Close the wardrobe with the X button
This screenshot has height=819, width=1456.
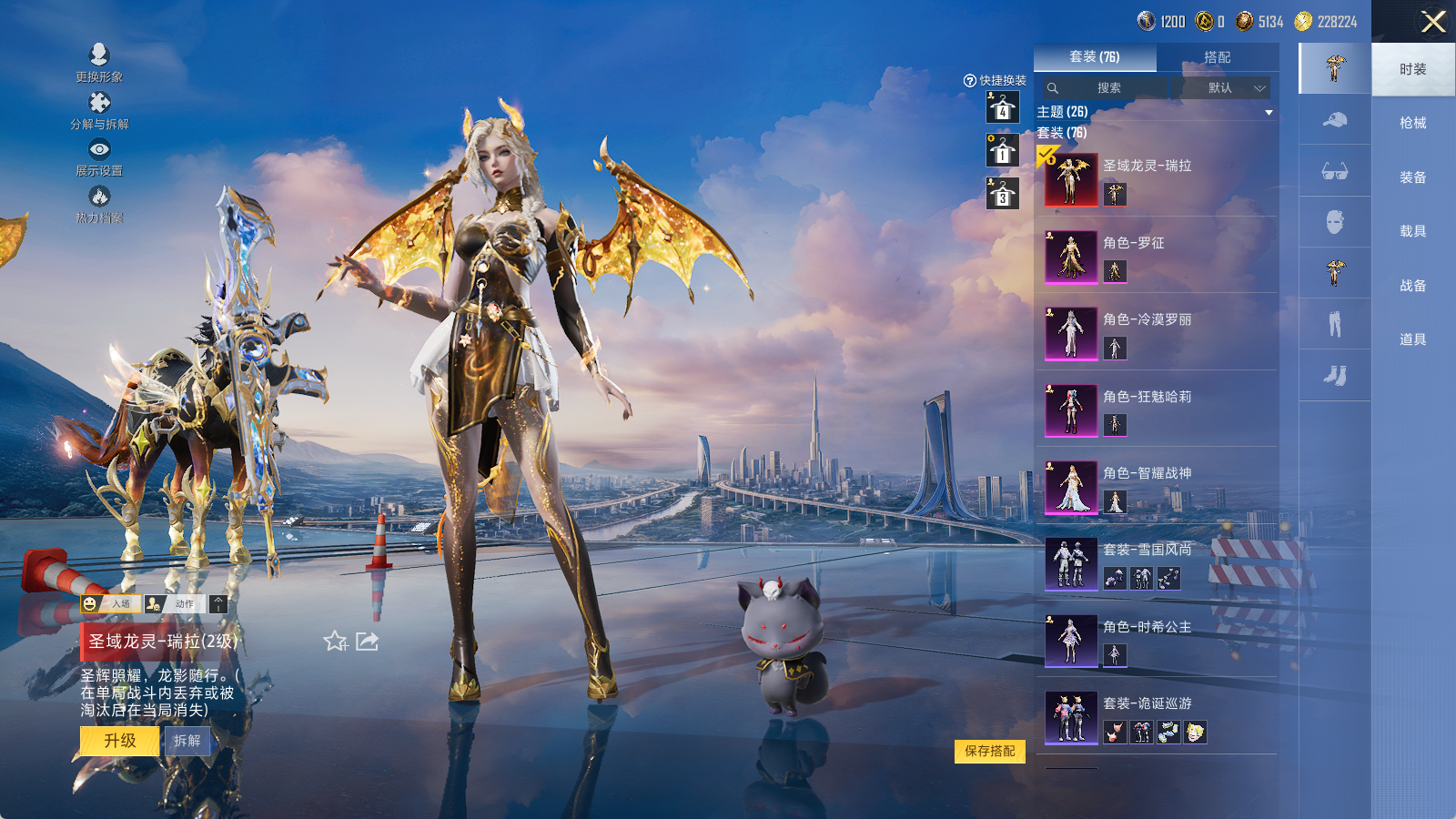[x=1433, y=22]
